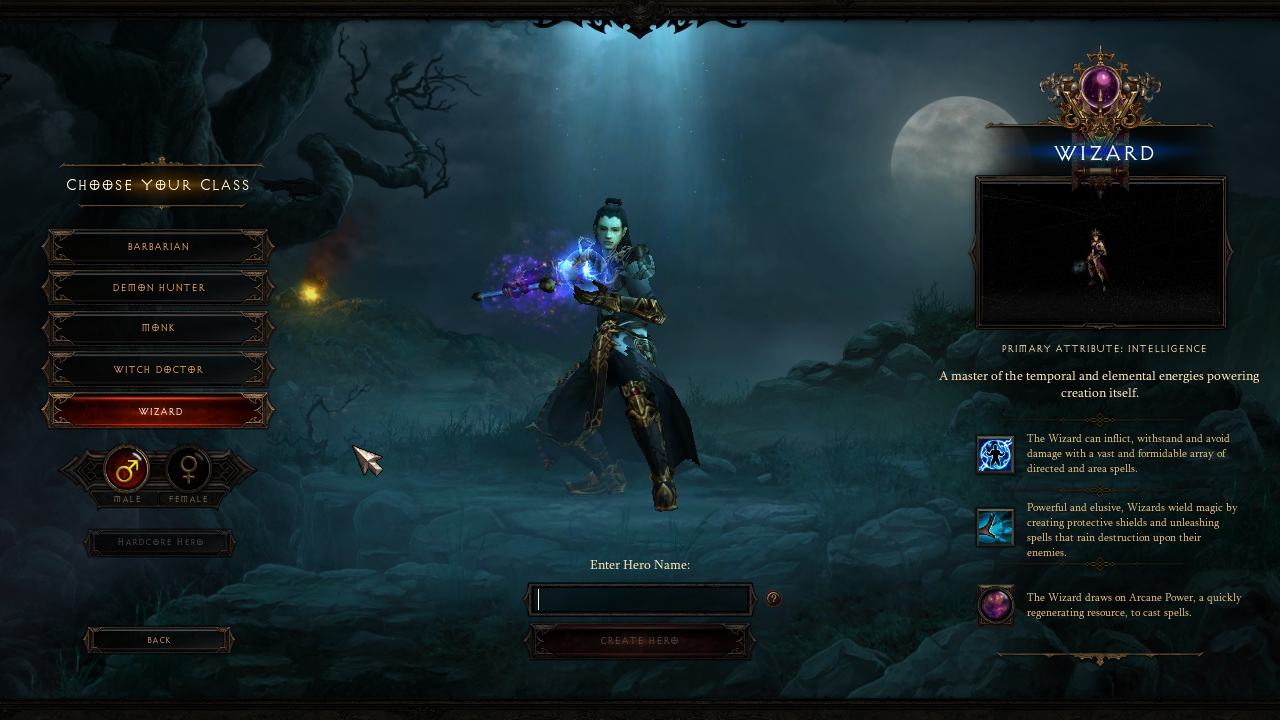Switch to the female gender icon
Image resolution: width=1280 pixels, height=720 pixels.
[x=188, y=469]
